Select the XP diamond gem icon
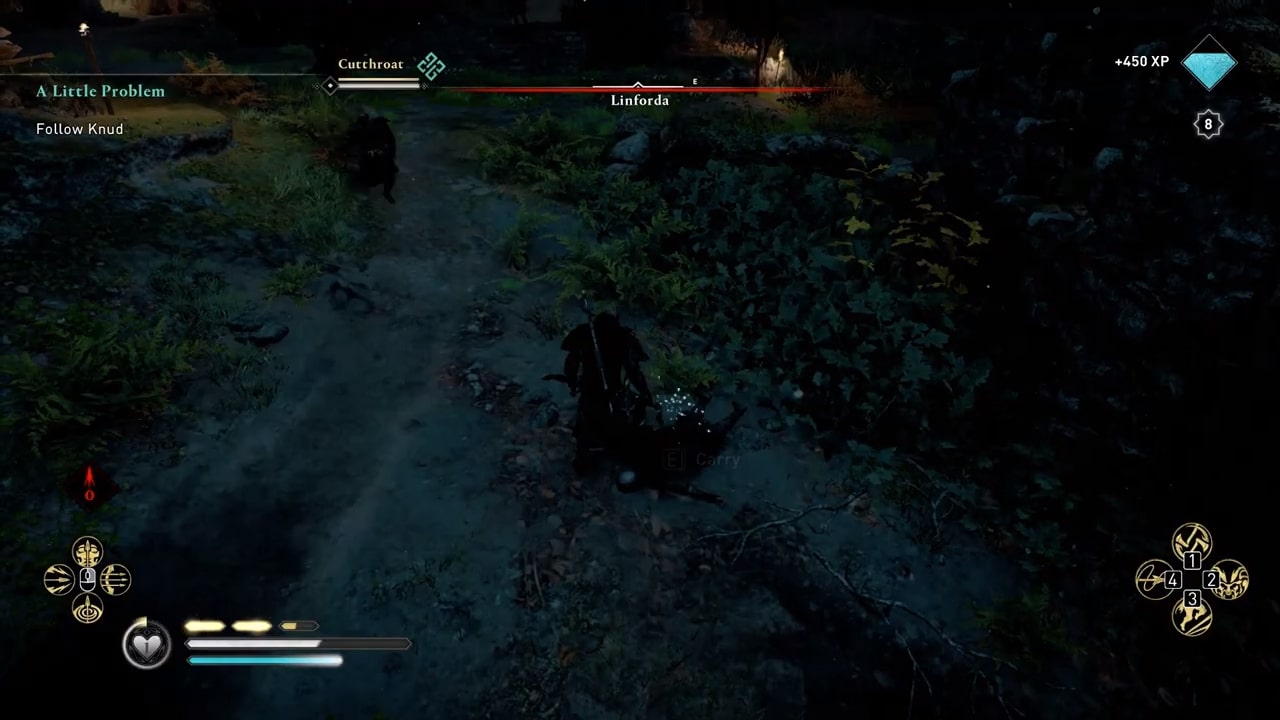1280x720 pixels. pos(1209,63)
